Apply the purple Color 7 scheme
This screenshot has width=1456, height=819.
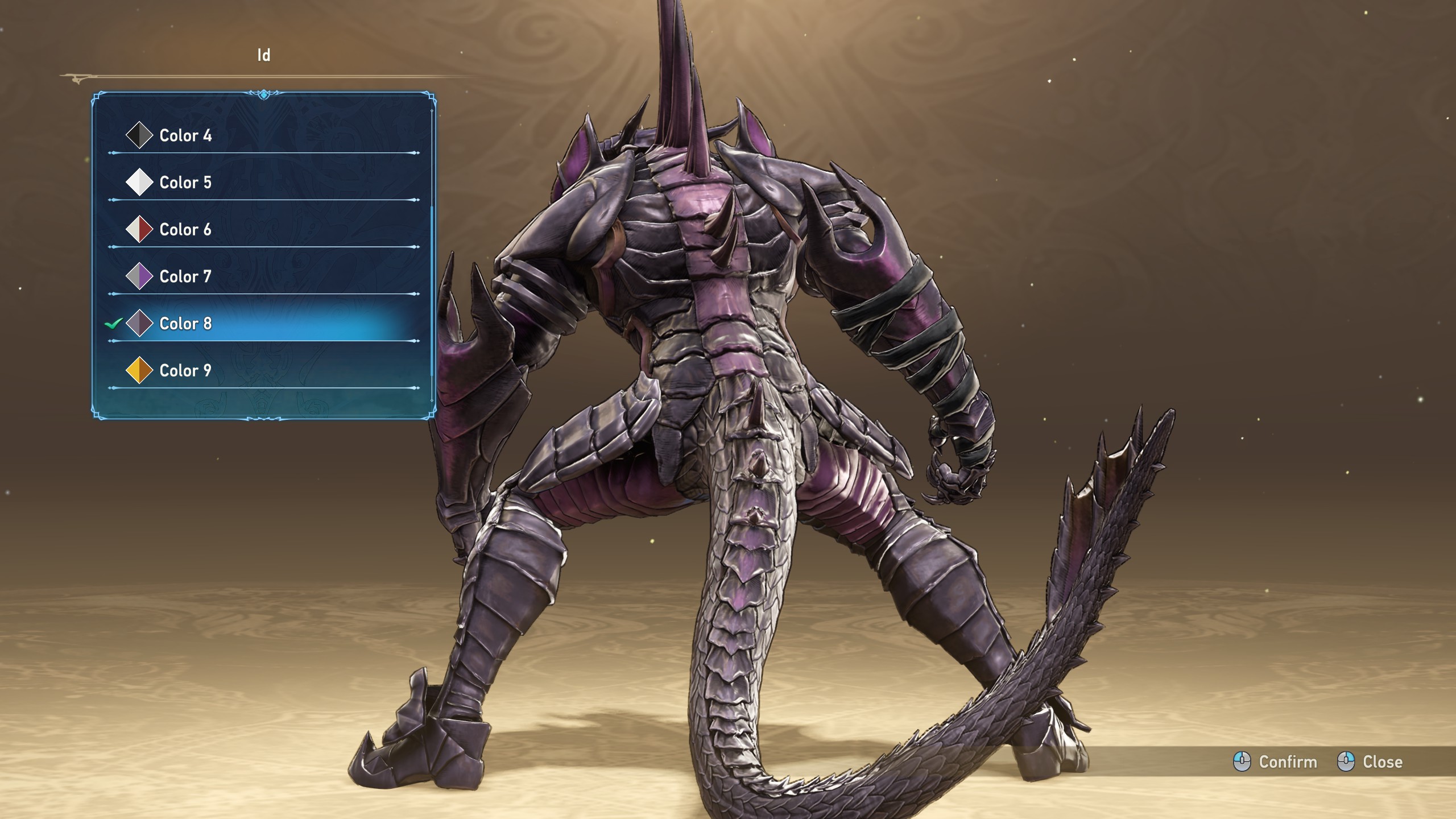click(x=185, y=276)
